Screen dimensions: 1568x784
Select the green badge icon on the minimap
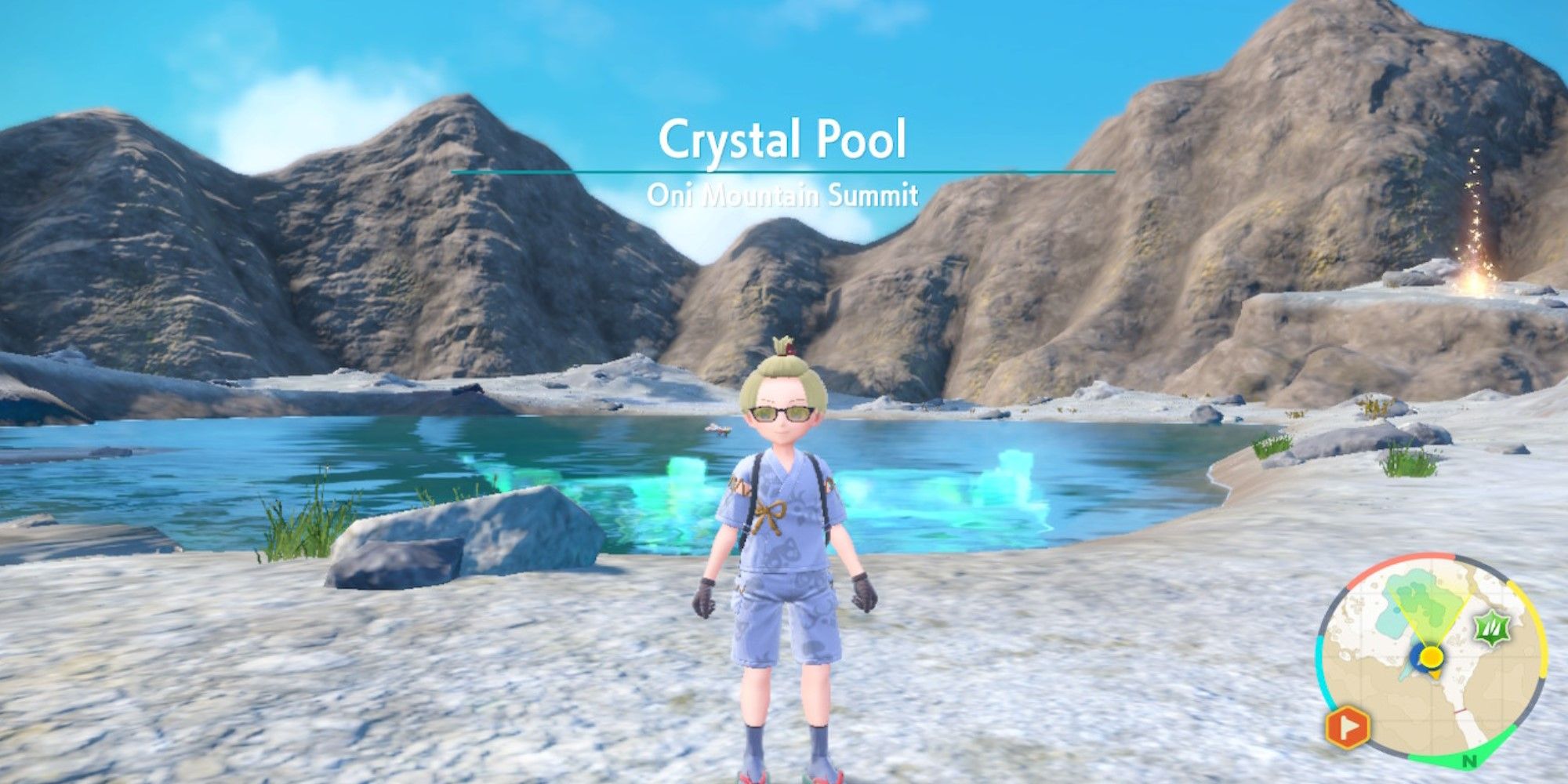1490,627
